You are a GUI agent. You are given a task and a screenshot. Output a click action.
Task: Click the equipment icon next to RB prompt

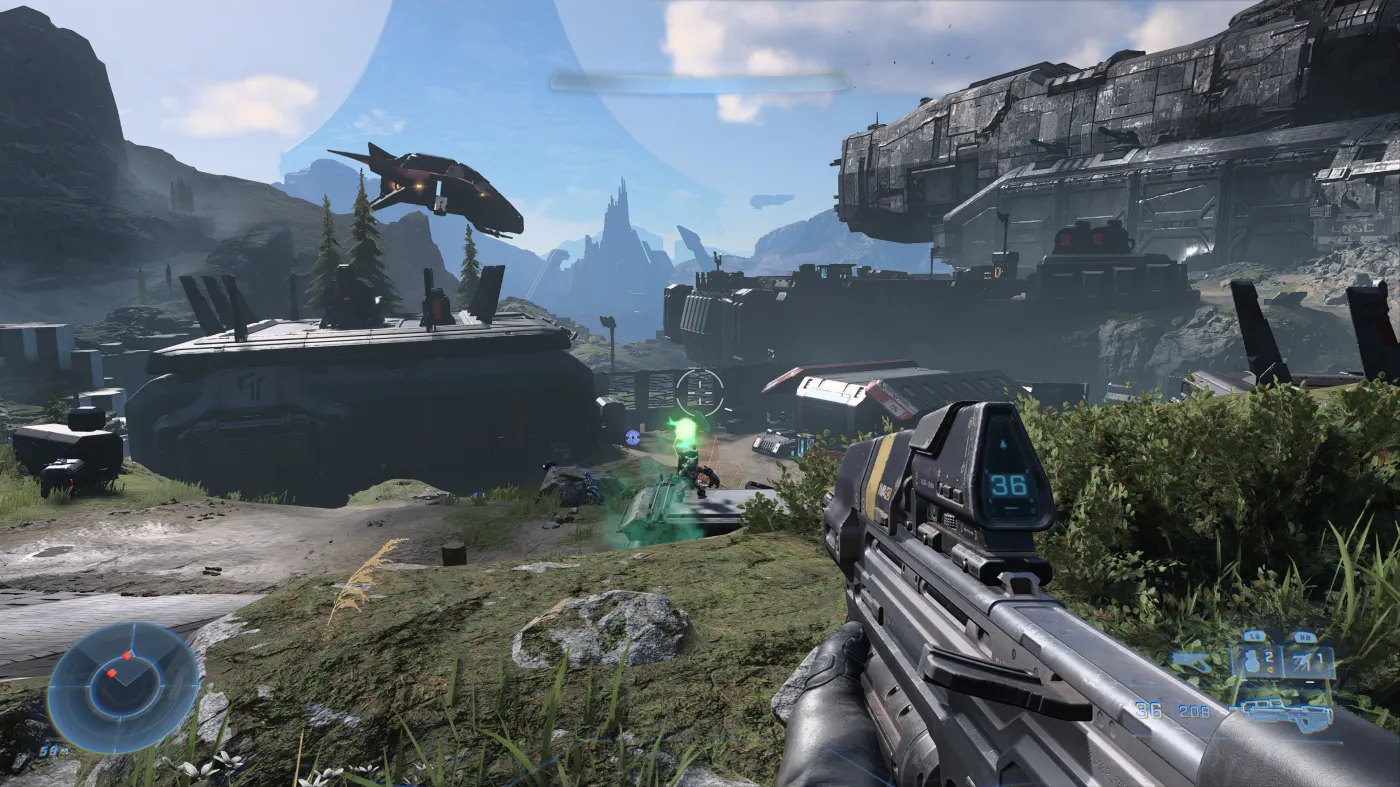pyautogui.click(x=1302, y=662)
